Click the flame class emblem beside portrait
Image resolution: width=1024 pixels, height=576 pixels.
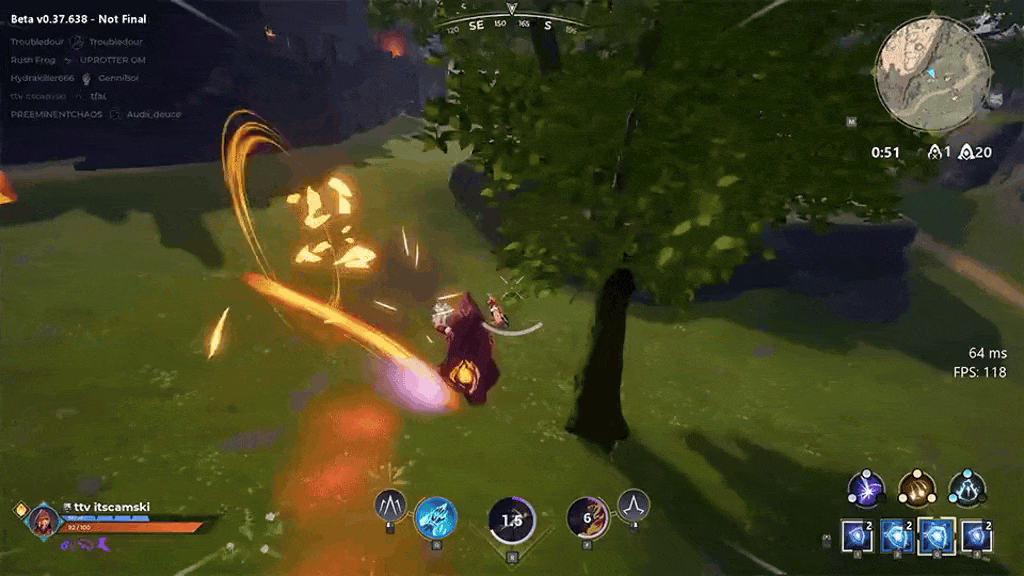coord(20,510)
